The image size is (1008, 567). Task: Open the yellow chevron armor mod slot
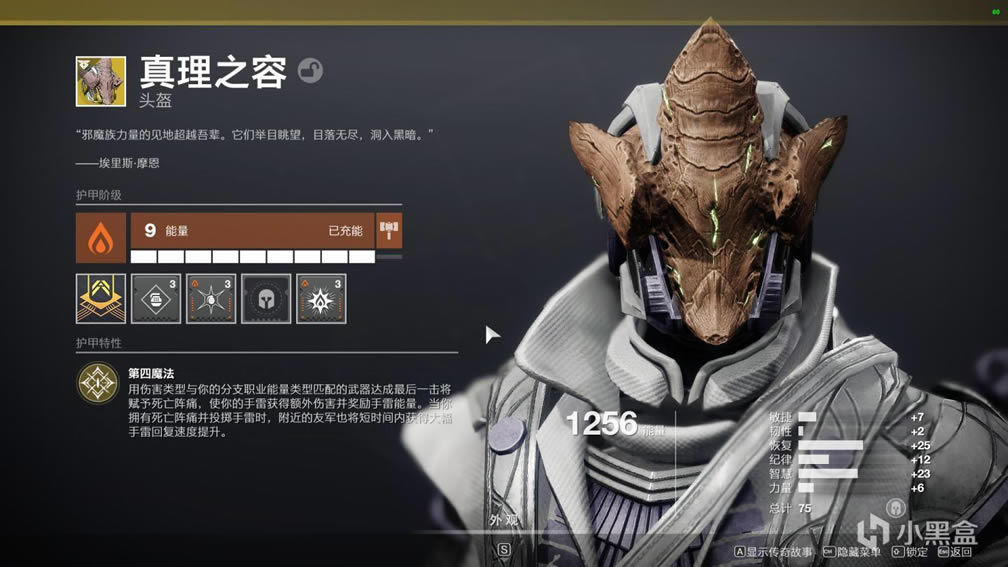click(x=101, y=298)
